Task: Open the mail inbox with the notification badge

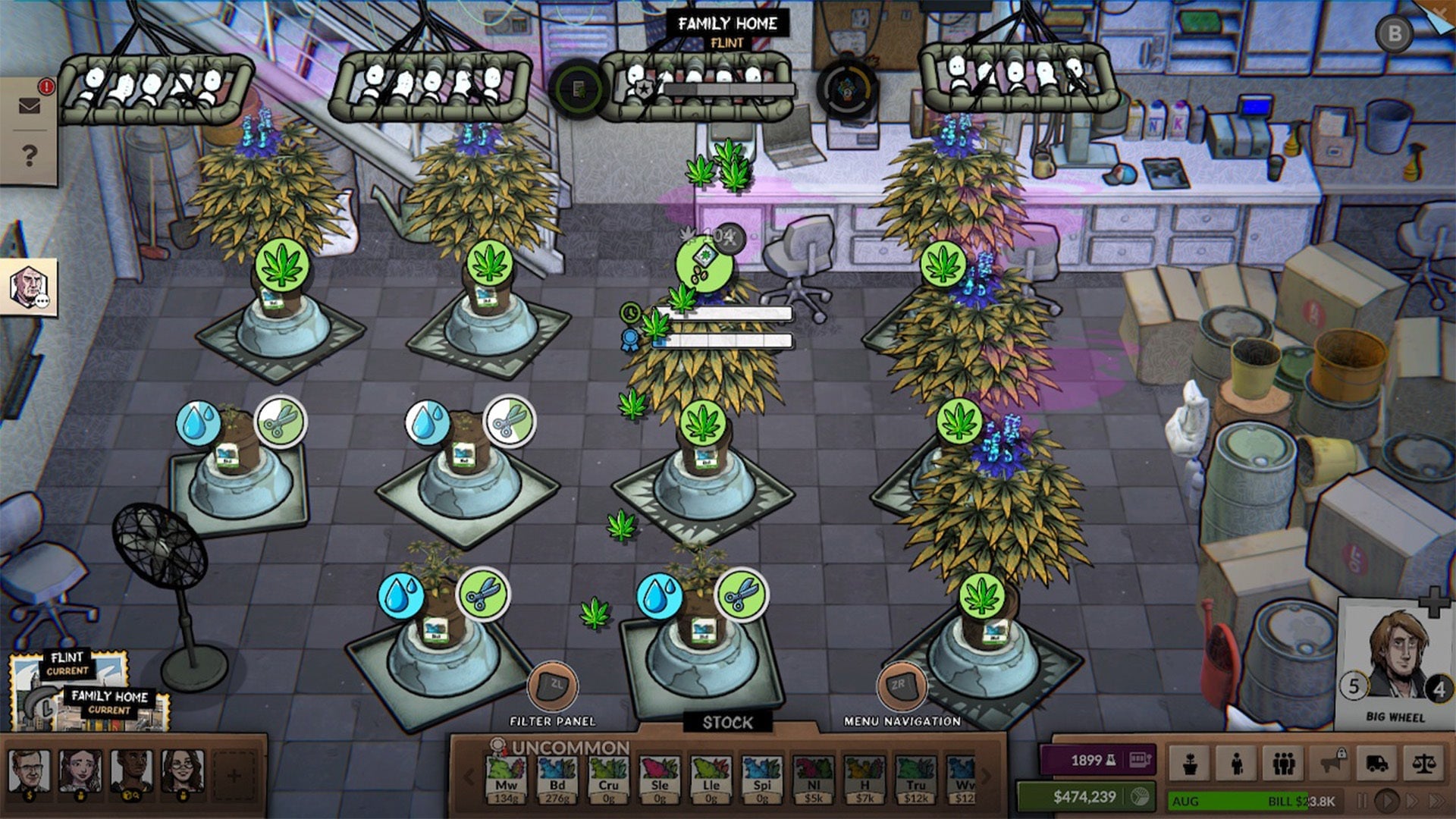Action: pyautogui.click(x=30, y=105)
